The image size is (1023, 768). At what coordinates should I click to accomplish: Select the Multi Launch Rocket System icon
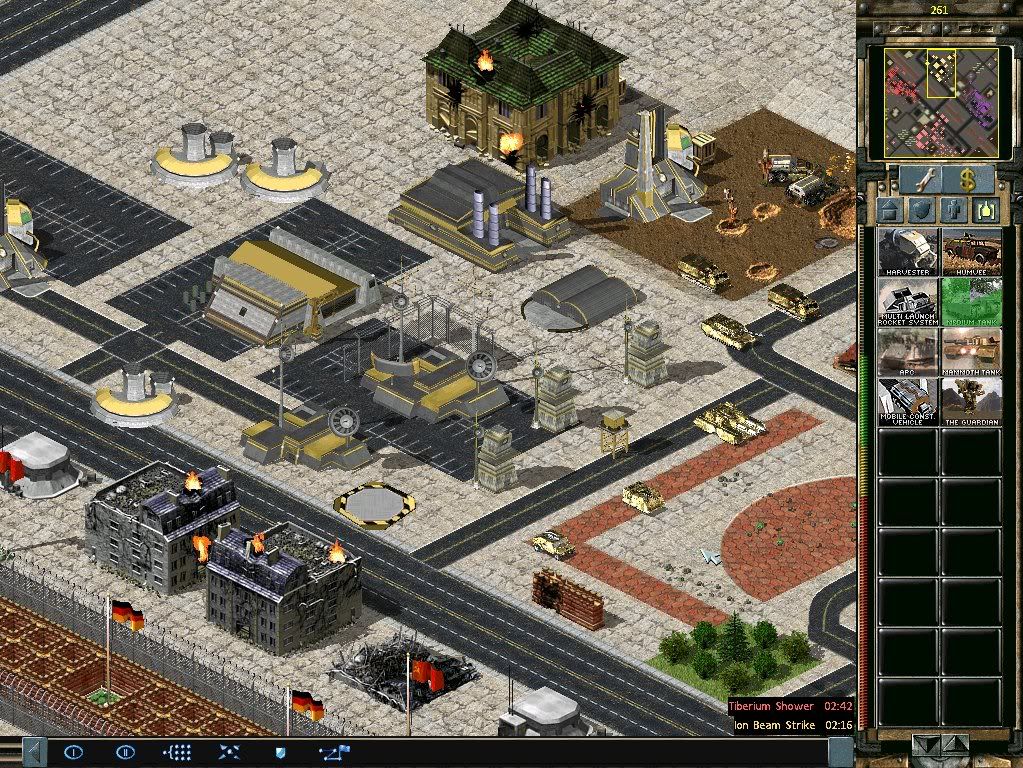[908, 302]
